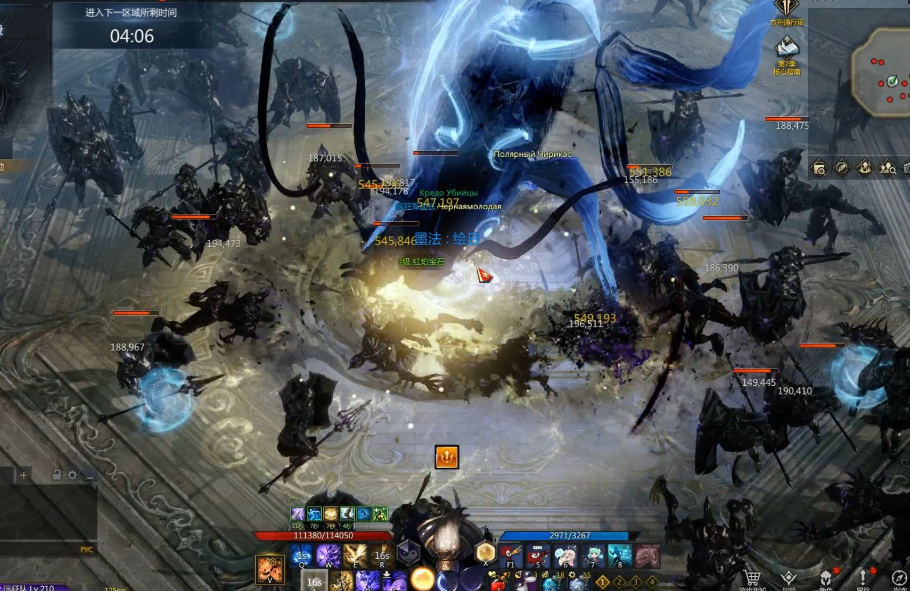
Task: Use the item in quick slot 8
Action: pos(620,556)
